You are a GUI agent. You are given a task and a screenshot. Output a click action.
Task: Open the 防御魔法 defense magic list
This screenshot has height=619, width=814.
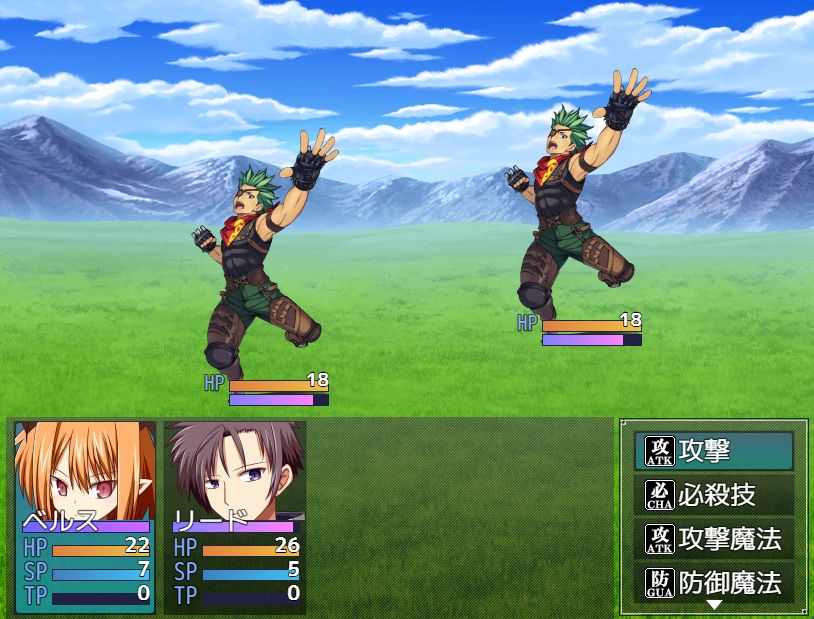click(x=713, y=582)
